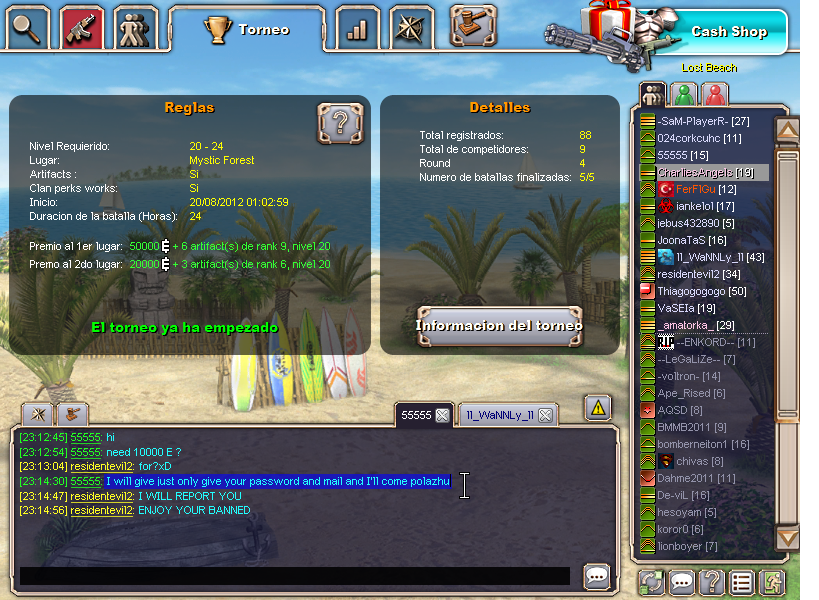This screenshot has height=600, width=819.
Task: Open the bar chart rankings tab
Action: (357, 29)
